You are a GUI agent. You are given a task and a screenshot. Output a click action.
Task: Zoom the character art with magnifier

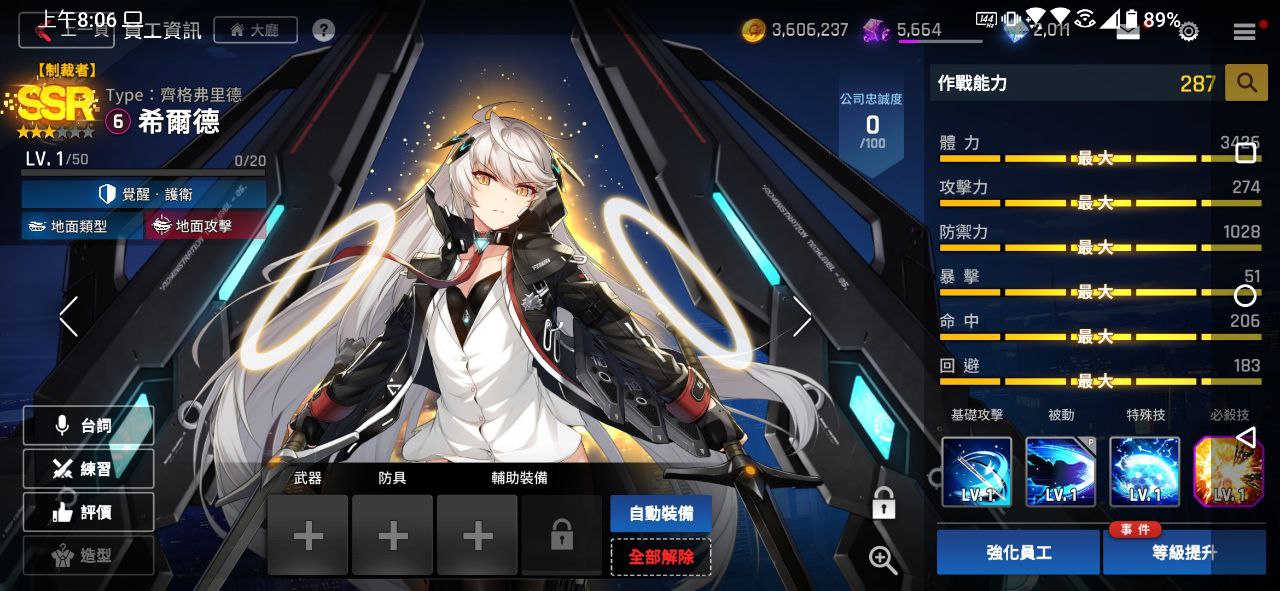coord(883,560)
